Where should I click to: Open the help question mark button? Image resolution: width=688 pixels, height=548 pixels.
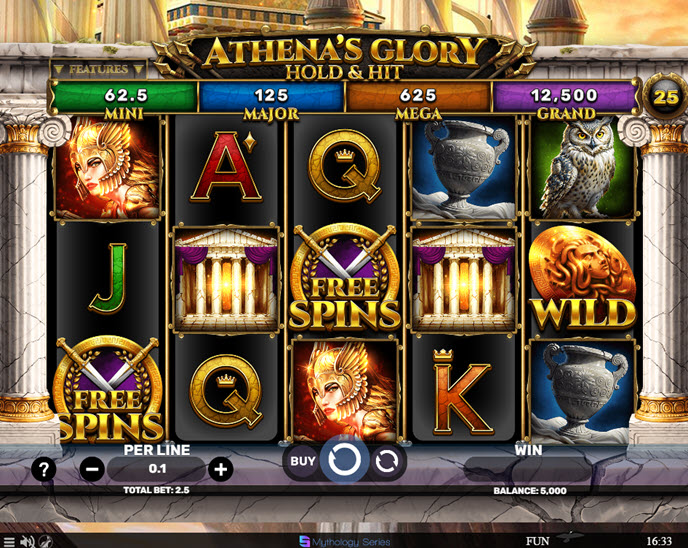[x=43, y=469]
